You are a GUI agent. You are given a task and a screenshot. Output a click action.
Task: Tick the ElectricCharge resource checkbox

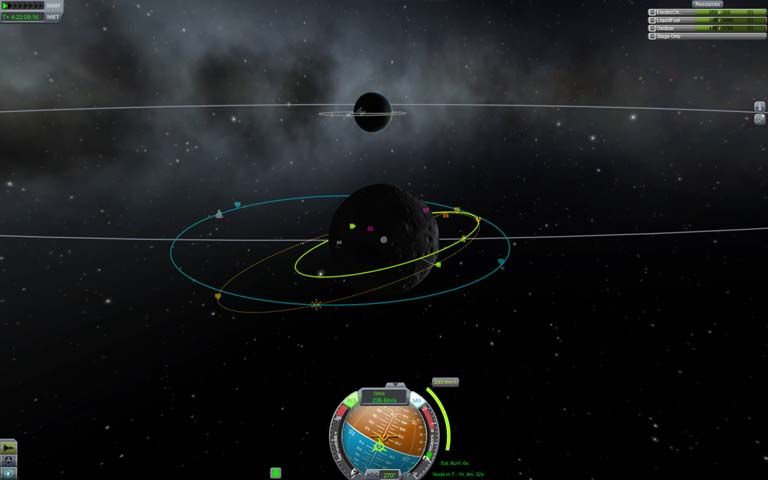pyautogui.click(x=653, y=12)
